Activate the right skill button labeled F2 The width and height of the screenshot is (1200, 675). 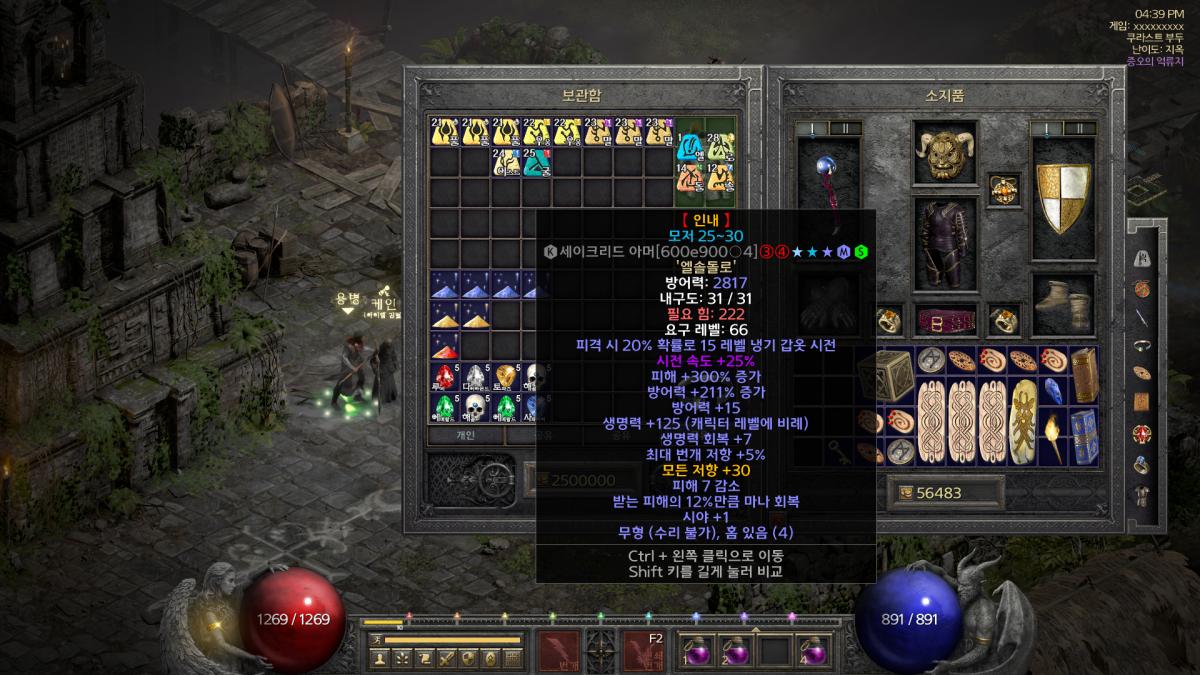[643, 649]
